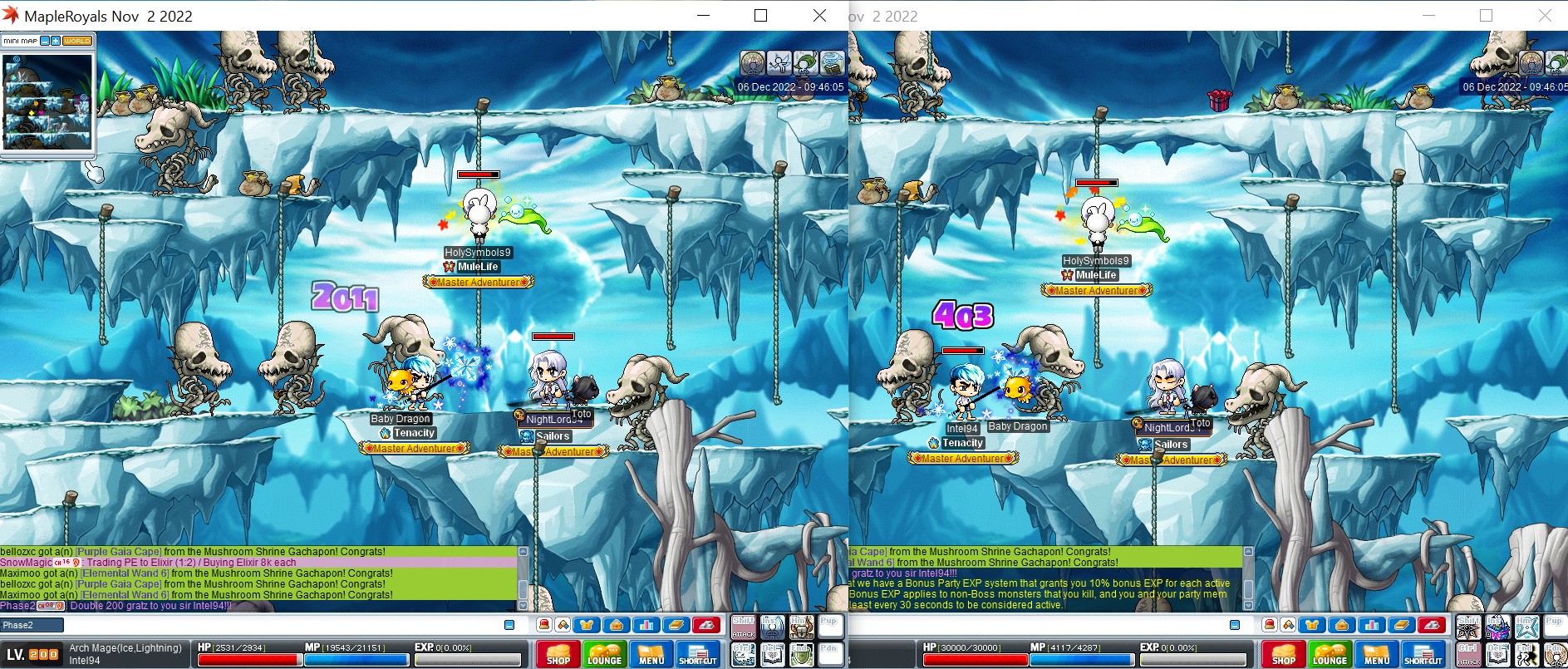1568x669 pixels.
Task: Click the leftmost active buff icon near the clock
Action: pos(753,62)
